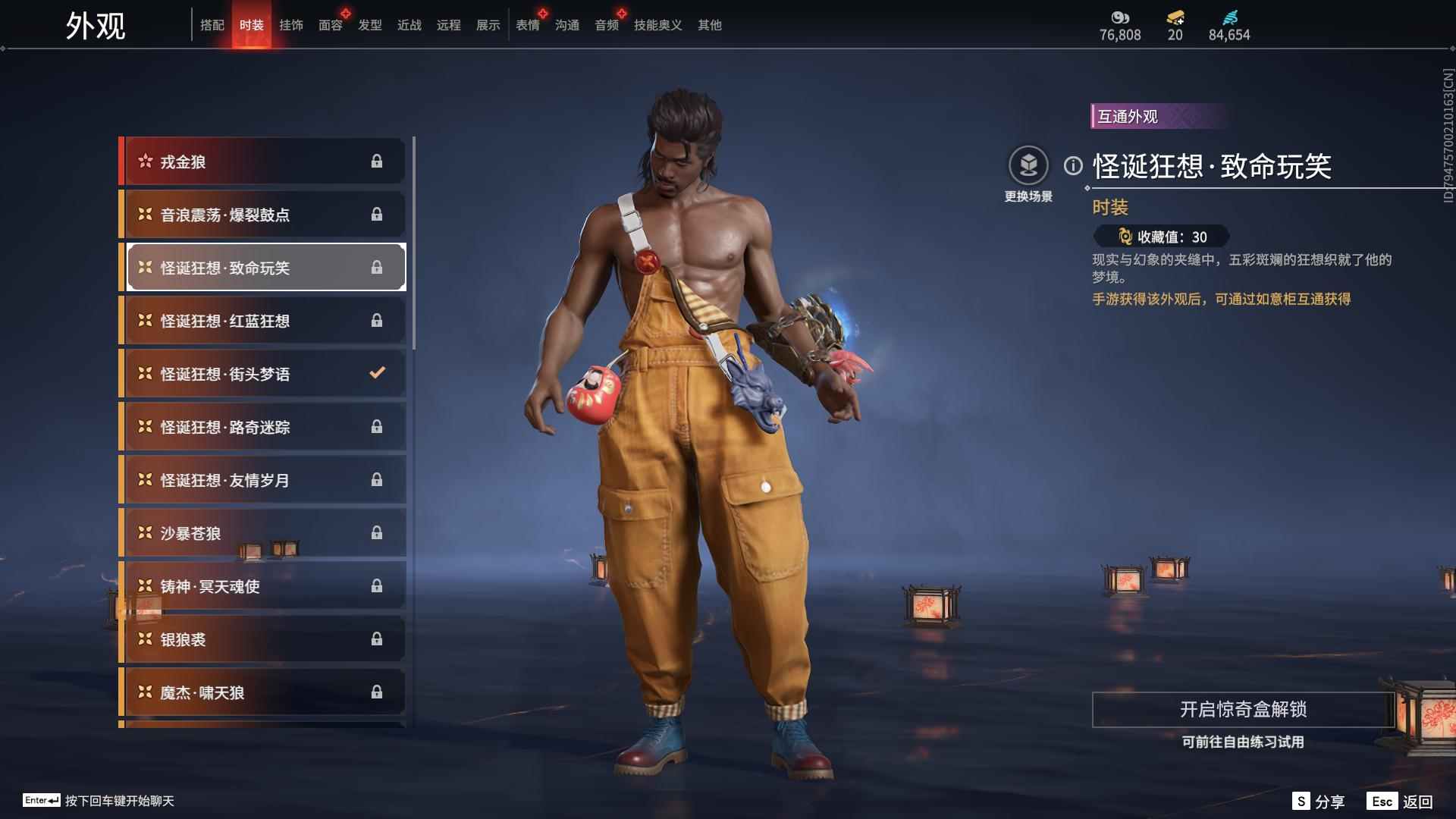Choose the 表情 emotes tab
The height and width of the screenshot is (819, 1456).
(x=527, y=25)
